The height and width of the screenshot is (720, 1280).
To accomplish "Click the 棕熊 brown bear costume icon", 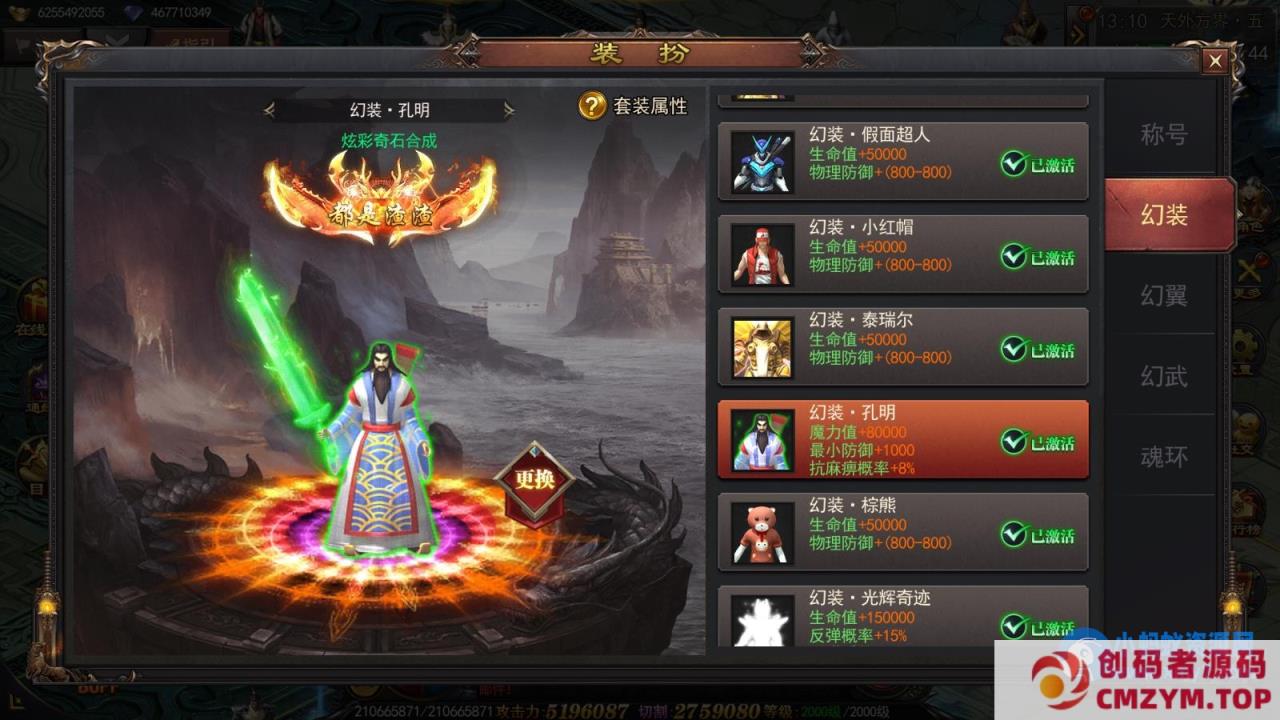I will point(762,533).
